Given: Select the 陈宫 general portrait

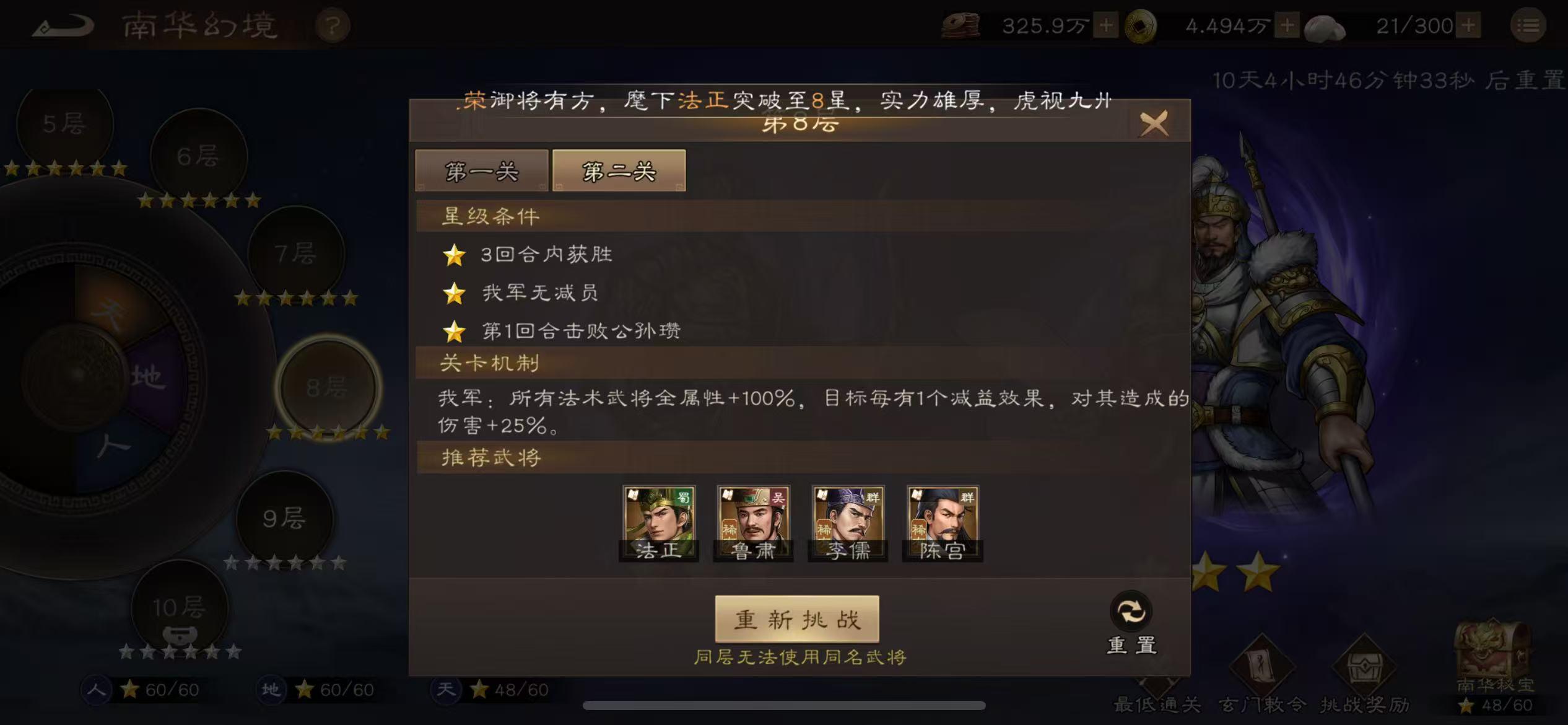Looking at the screenshot, I should tap(942, 521).
